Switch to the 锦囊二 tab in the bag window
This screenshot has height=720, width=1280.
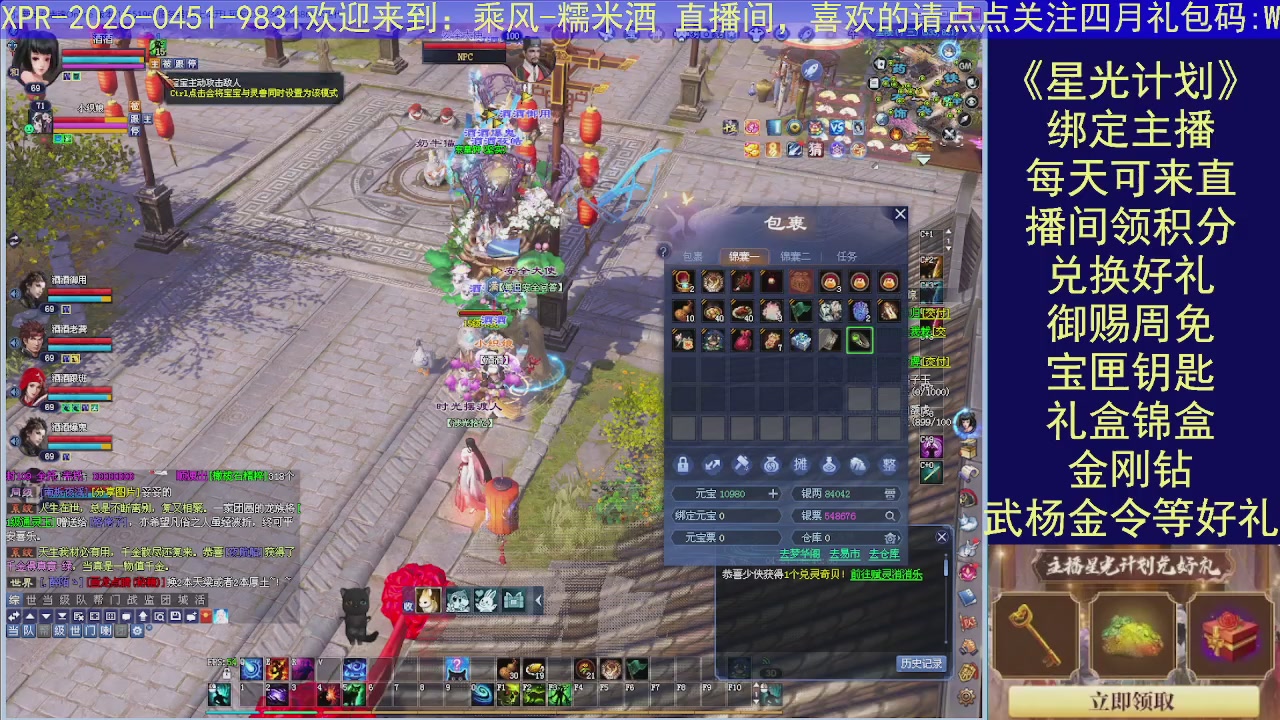click(796, 256)
